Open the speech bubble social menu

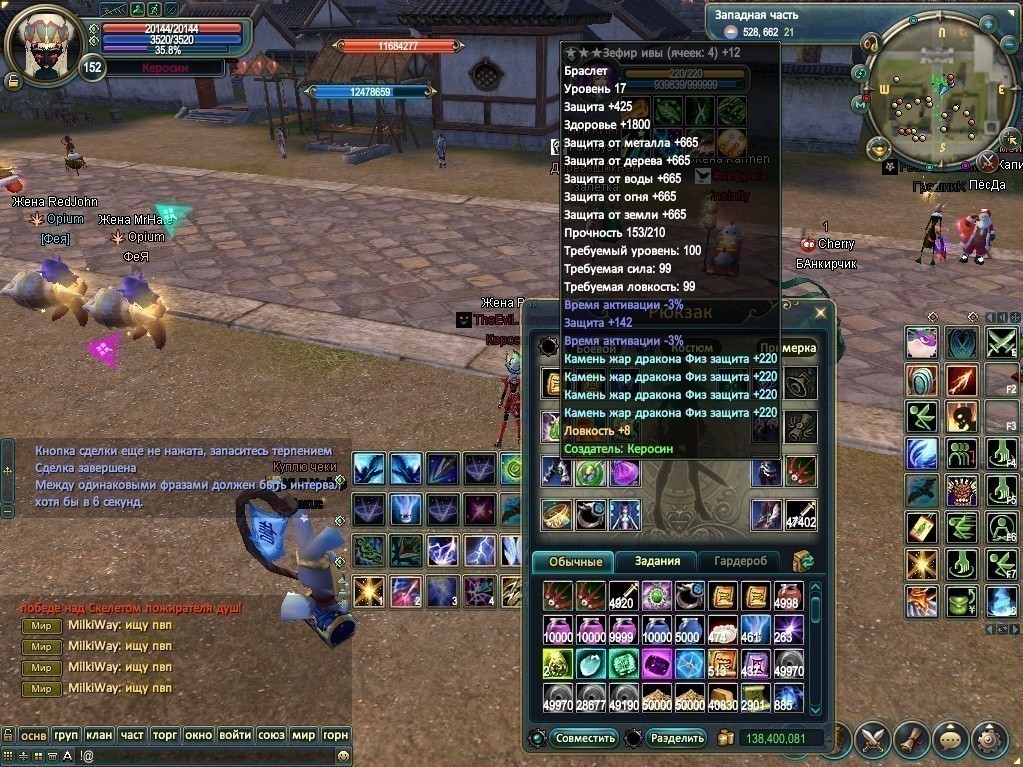[x=950, y=739]
